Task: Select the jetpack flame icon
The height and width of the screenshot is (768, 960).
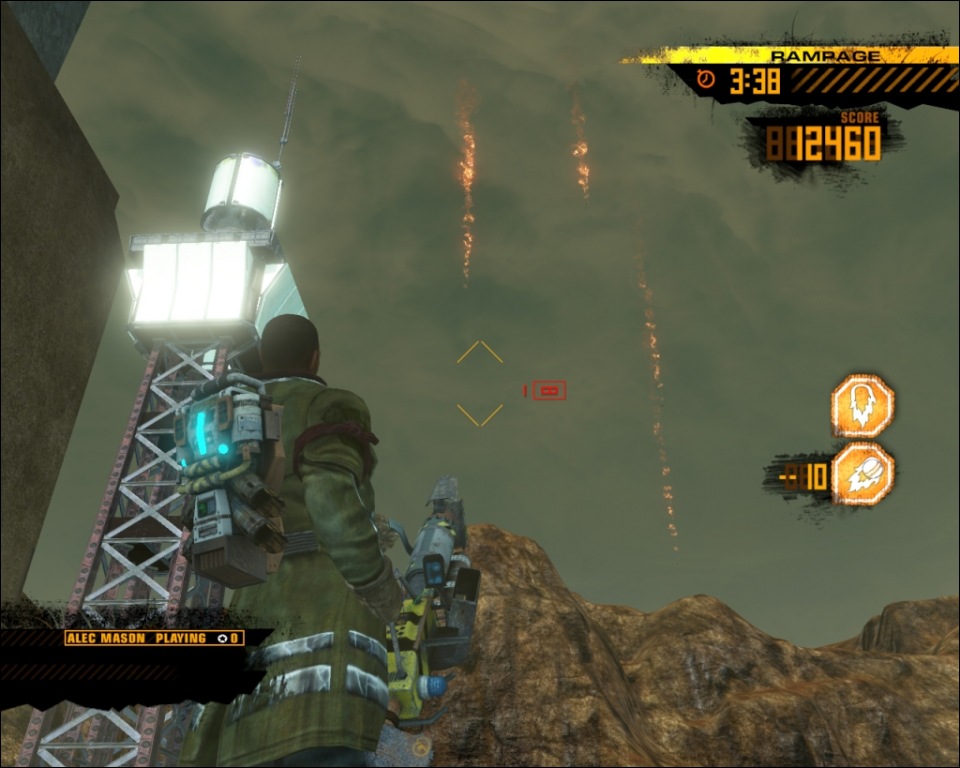Action: pos(862,406)
